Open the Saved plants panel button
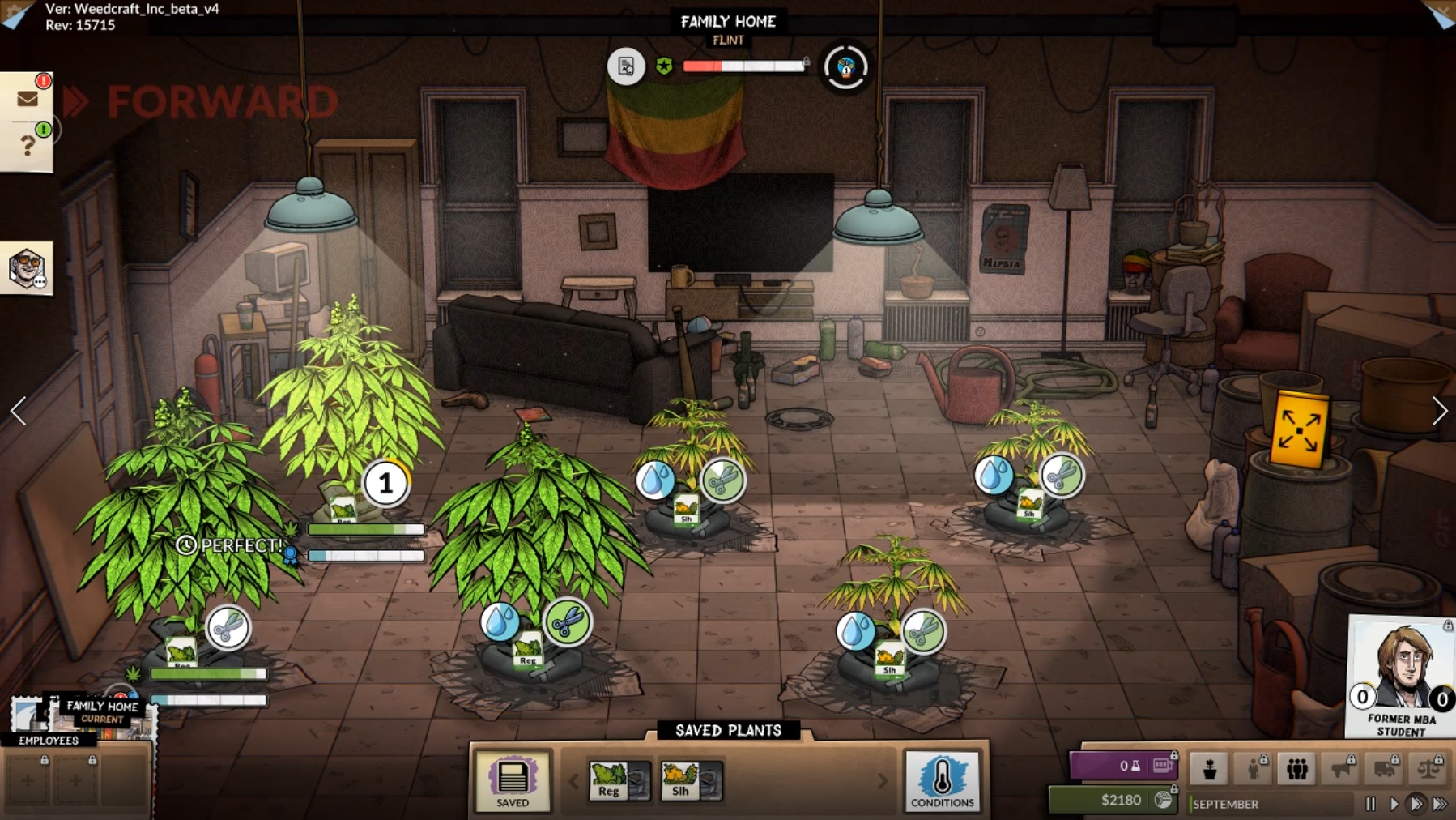Viewport: 1456px width, 820px height. point(513,781)
